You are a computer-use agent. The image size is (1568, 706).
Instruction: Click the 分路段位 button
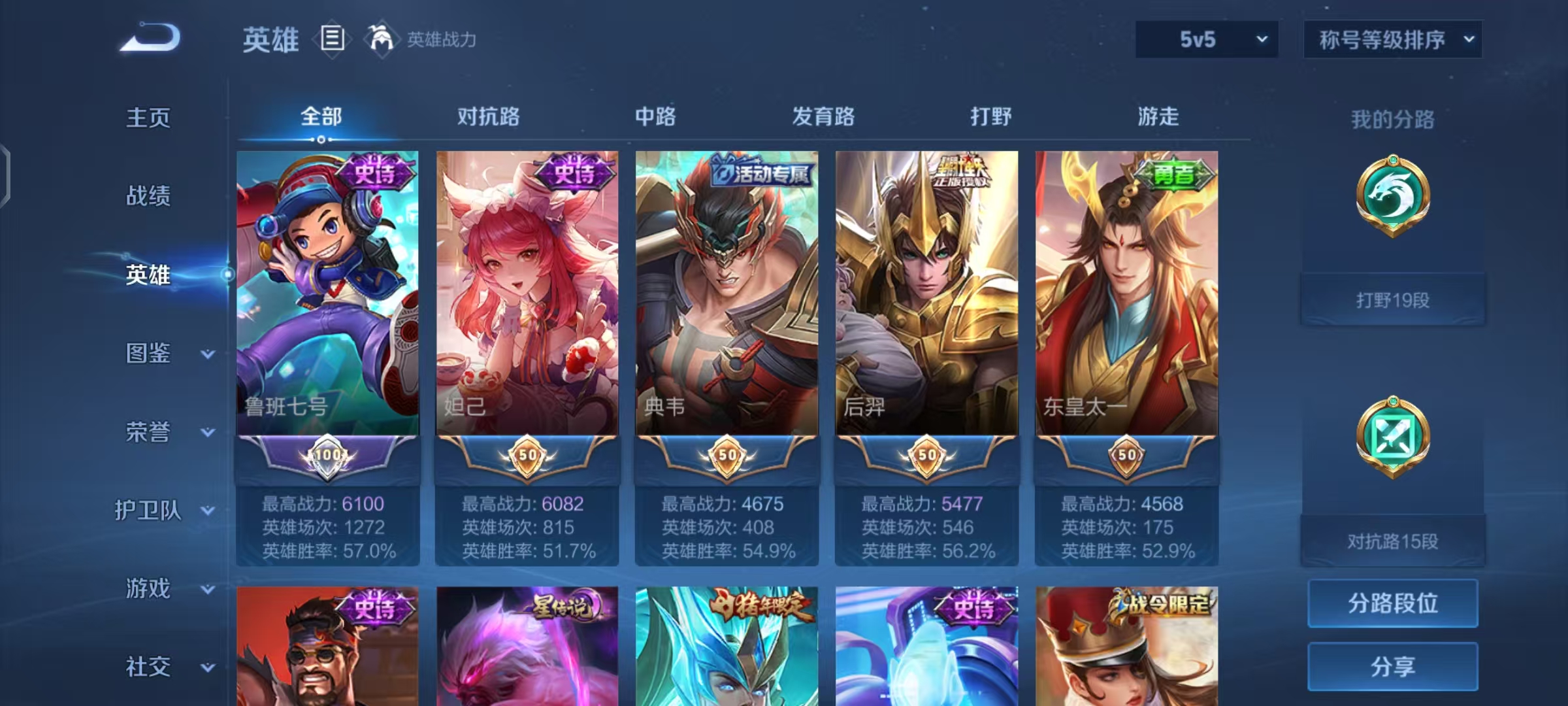tap(1392, 604)
